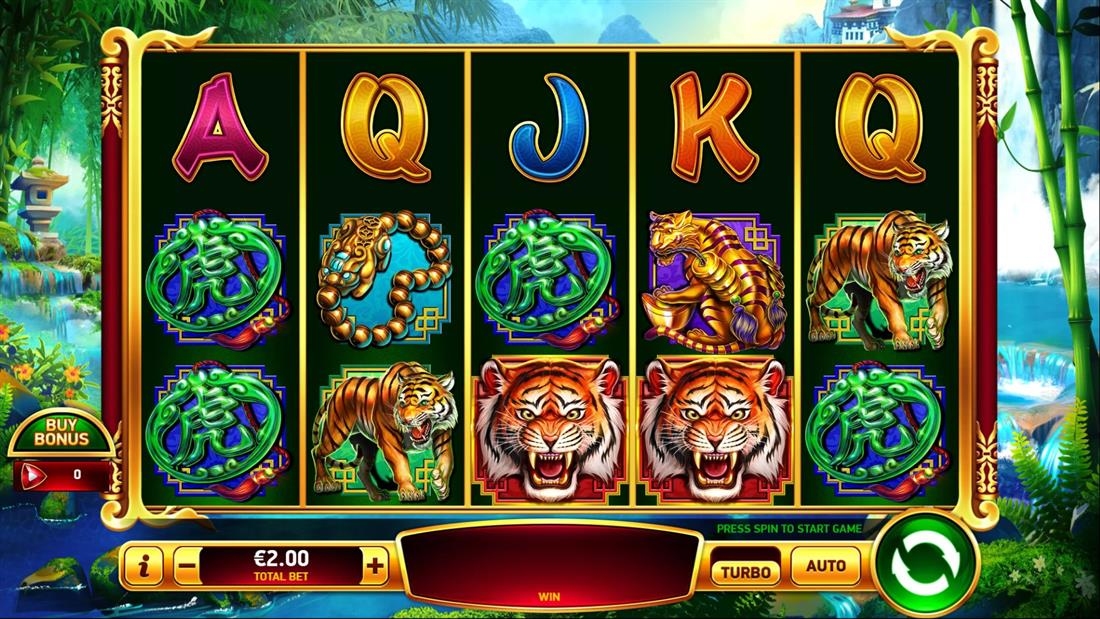The image size is (1100, 619).
Task: Open the Auto spin options
Action: click(x=825, y=566)
